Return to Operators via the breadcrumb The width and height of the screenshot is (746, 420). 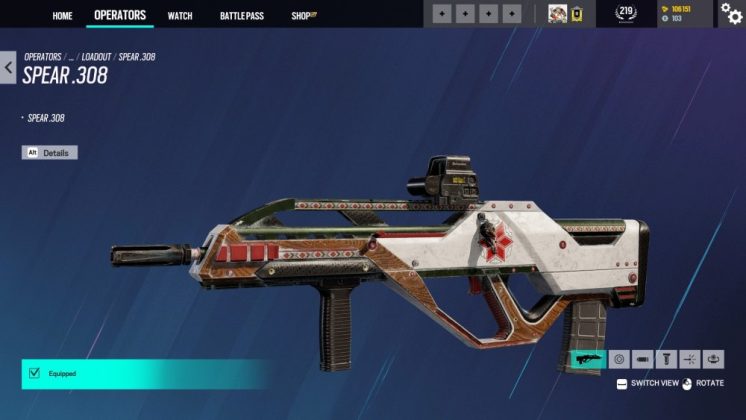pyautogui.click(x=43, y=57)
